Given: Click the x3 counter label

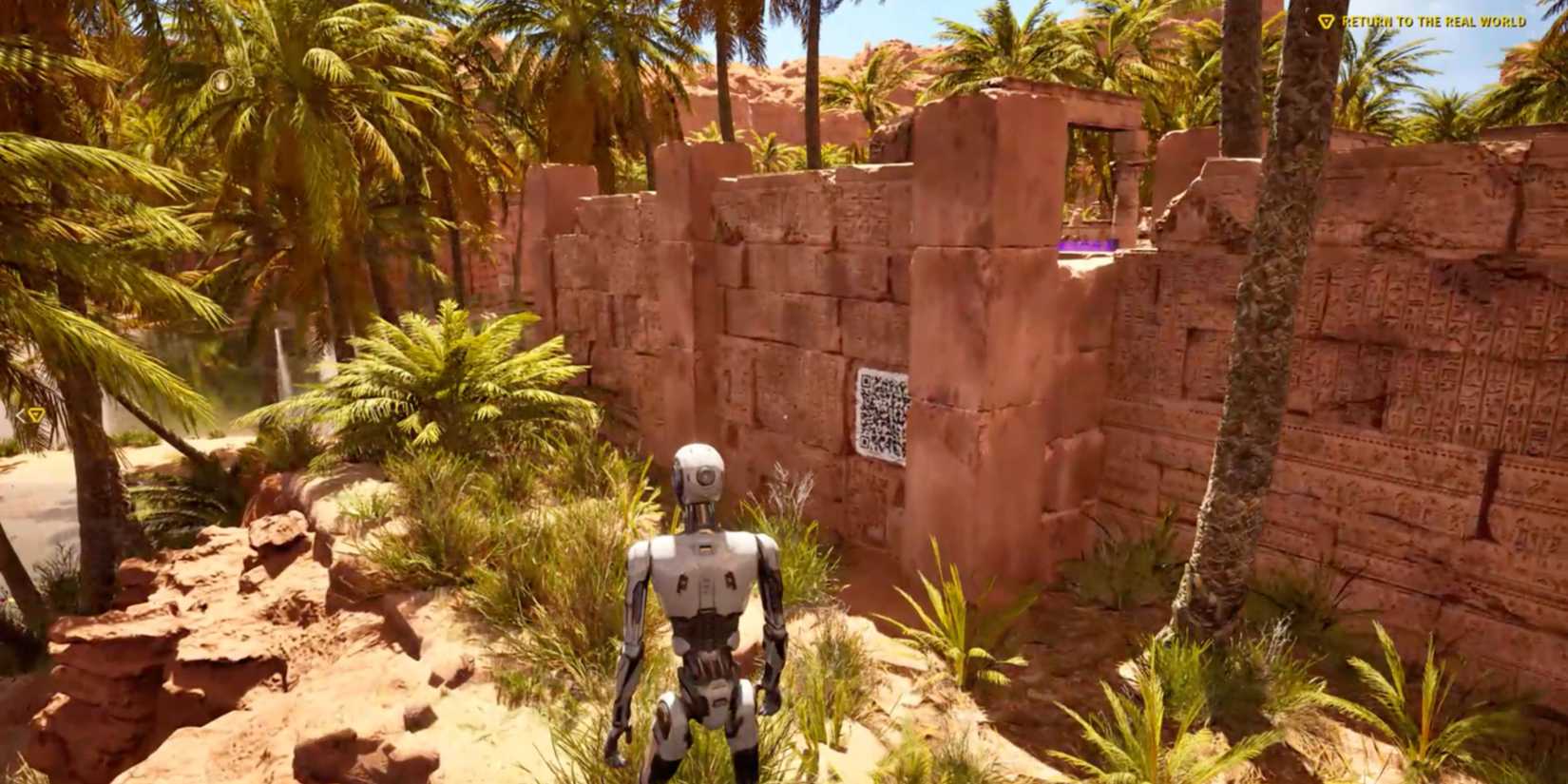Looking at the screenshot, I should coord(250,81).
